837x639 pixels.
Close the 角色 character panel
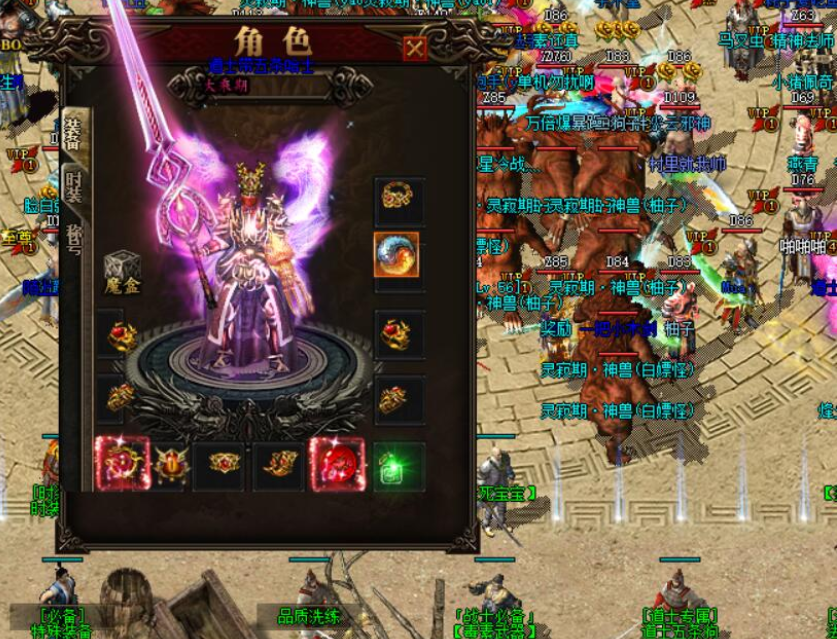pyautogui.click(x=415, y=48)
